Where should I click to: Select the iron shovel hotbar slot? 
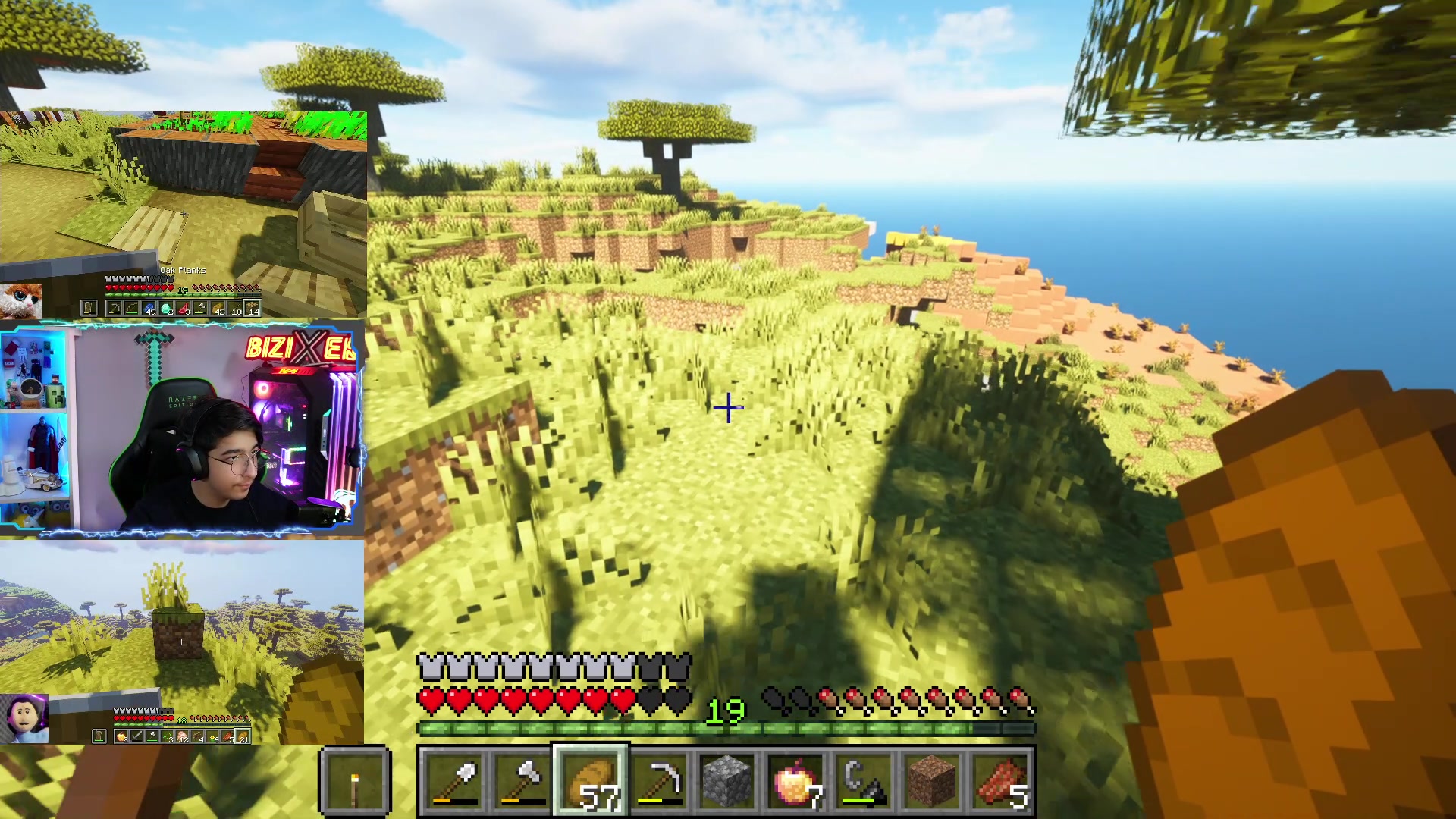(454, 781)
